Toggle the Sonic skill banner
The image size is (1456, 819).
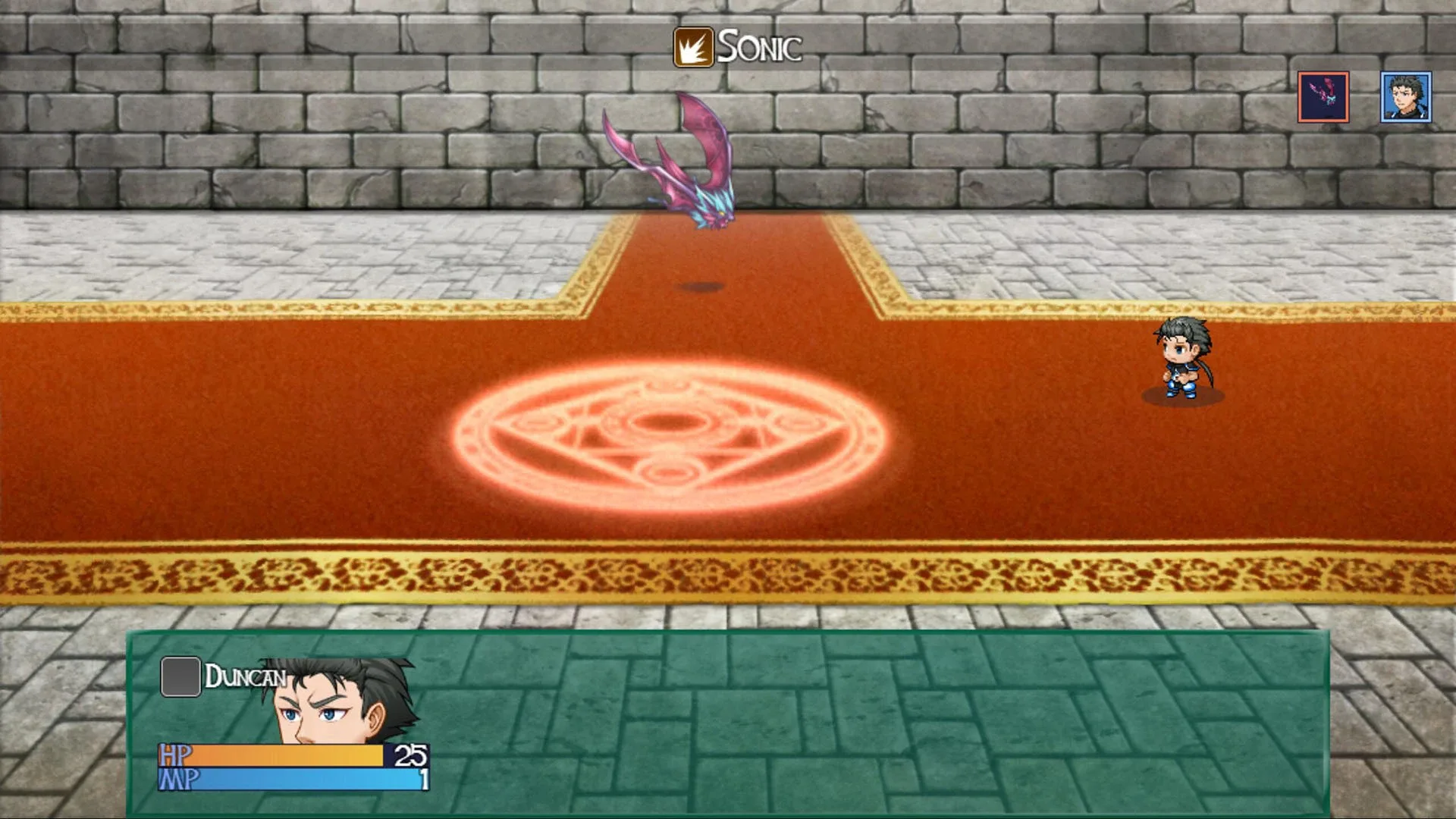point(739,48)
